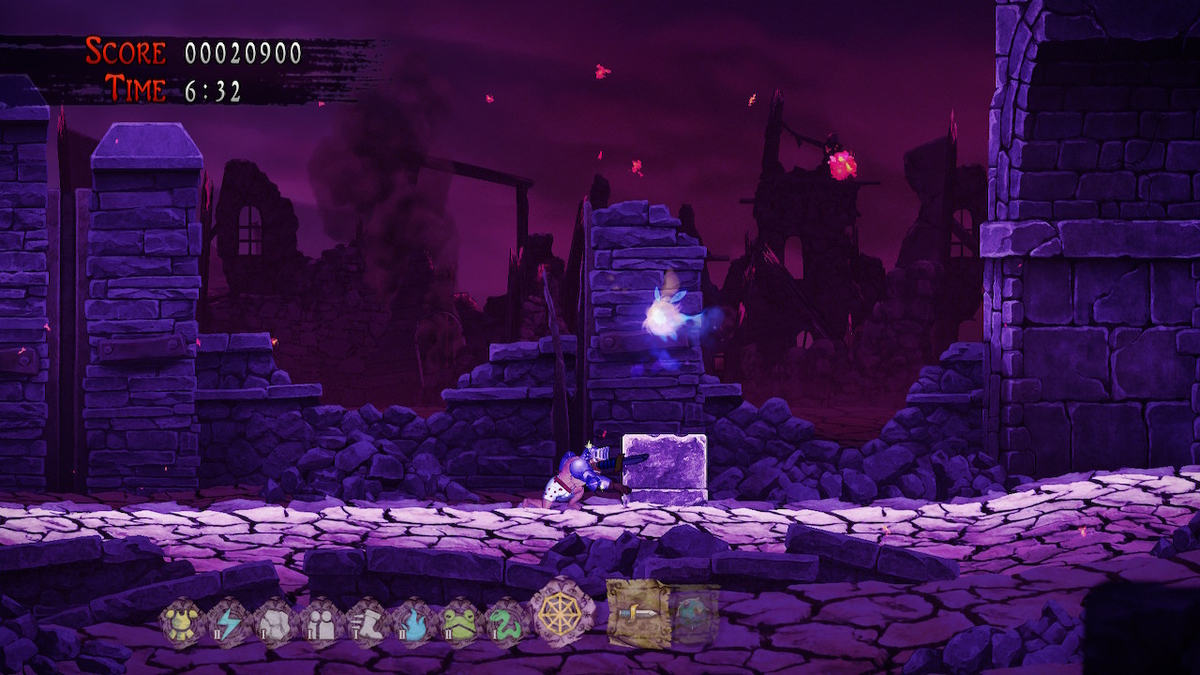Activate the winged boot dash skill
Viewport: 1200px width, 675px height.
(x=367, y=621)
